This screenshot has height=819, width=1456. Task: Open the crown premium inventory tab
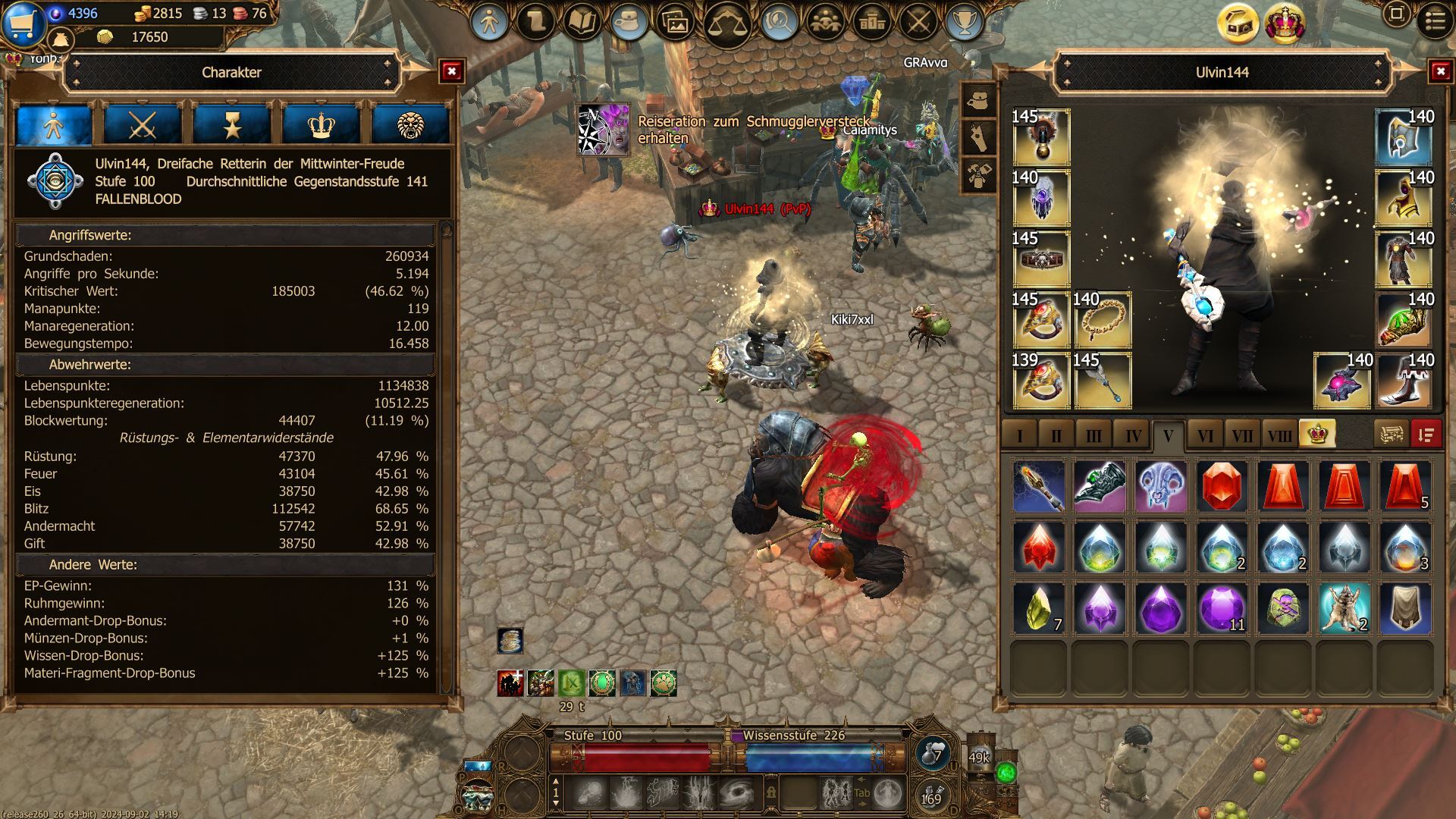[1317, 435]
